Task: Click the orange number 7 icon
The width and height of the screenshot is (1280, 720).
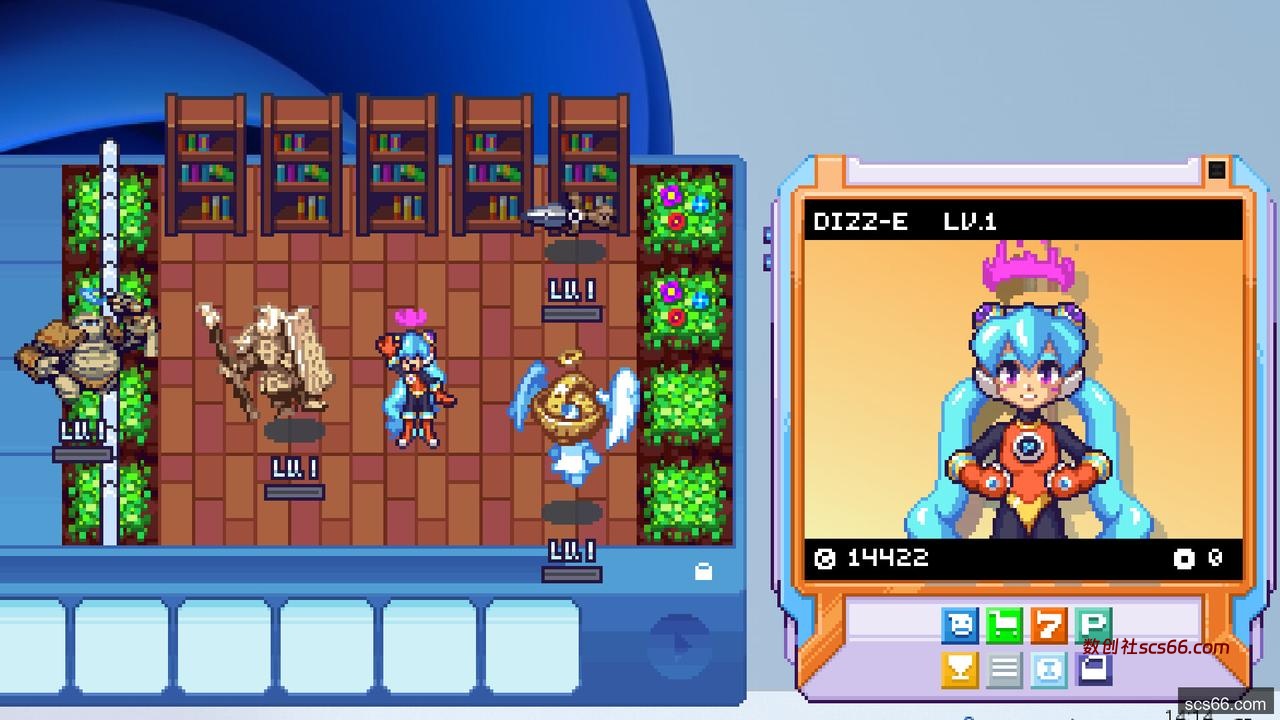Action: (1049, 626)
